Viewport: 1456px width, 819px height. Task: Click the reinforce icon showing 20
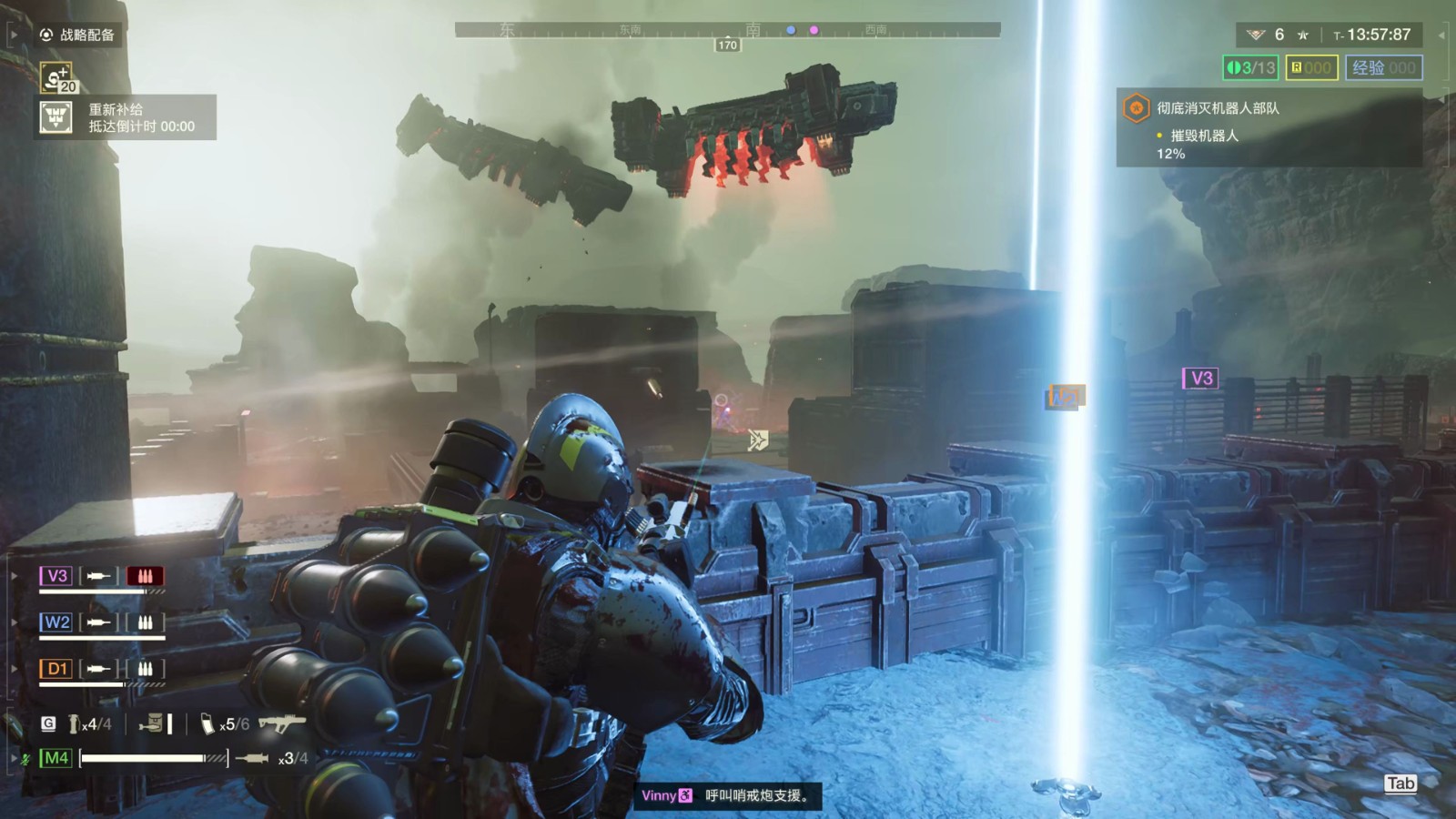56,77
